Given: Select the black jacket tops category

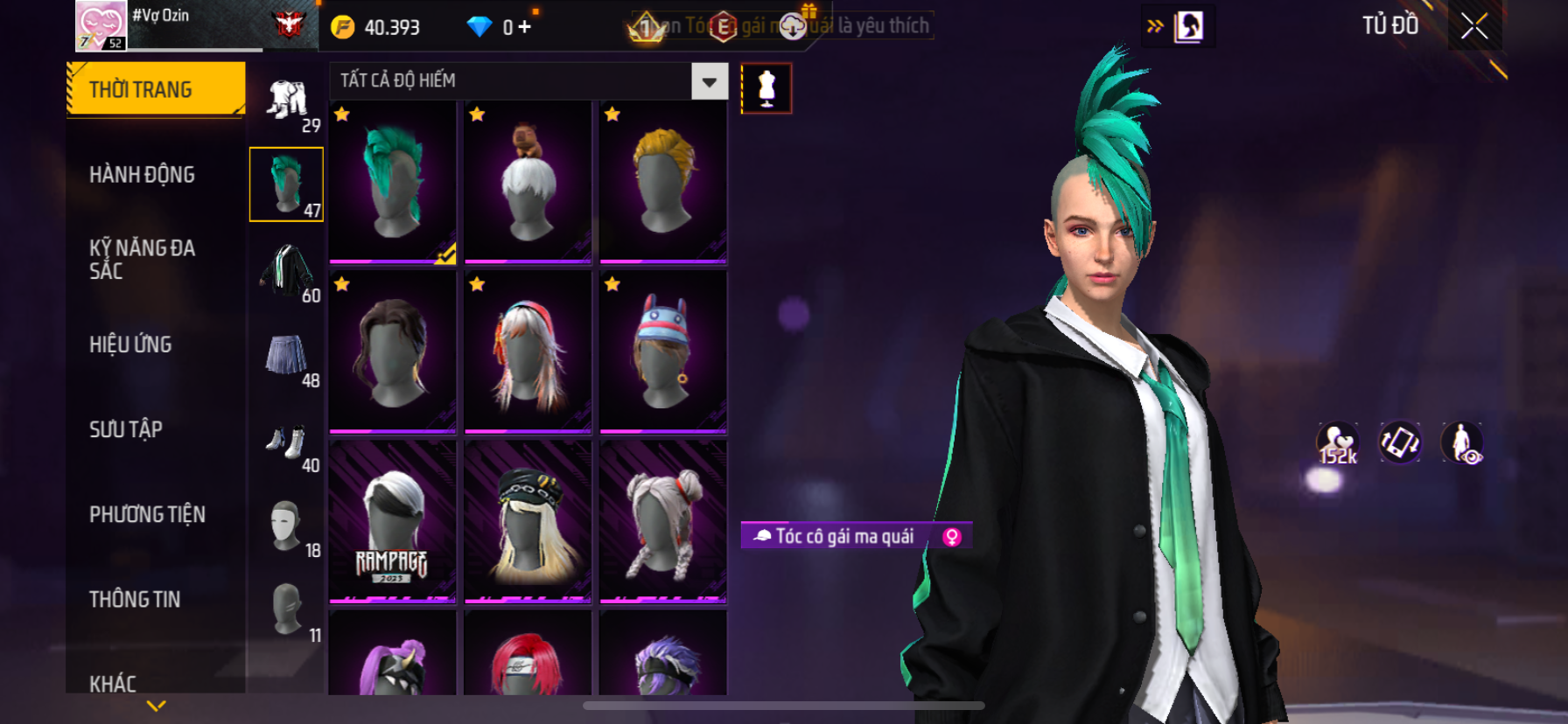Looking at the screenshot, I should (286, 270).
